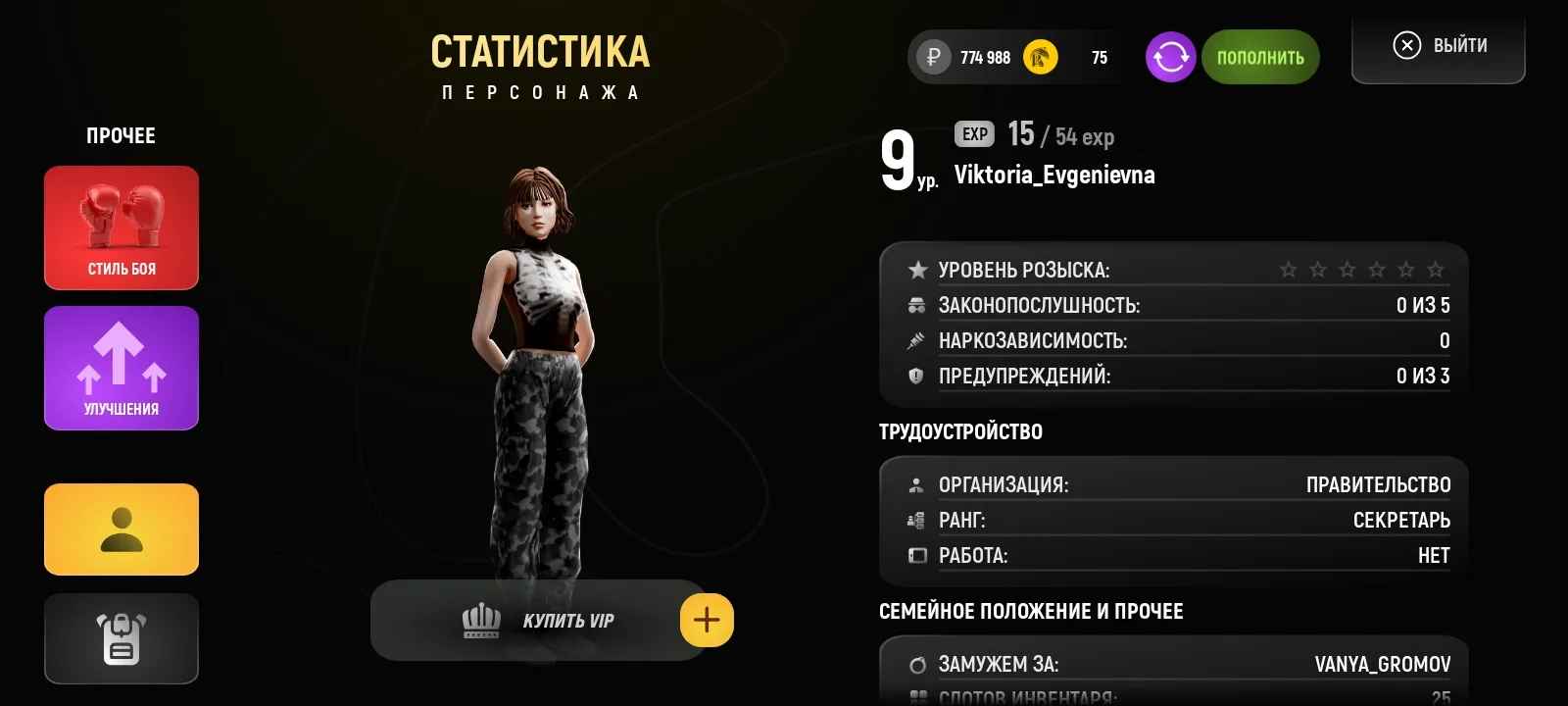Tap the ПОПОЛНИТЬ top-up button
Screen dimensions: 1568x706
point(1260,57)
